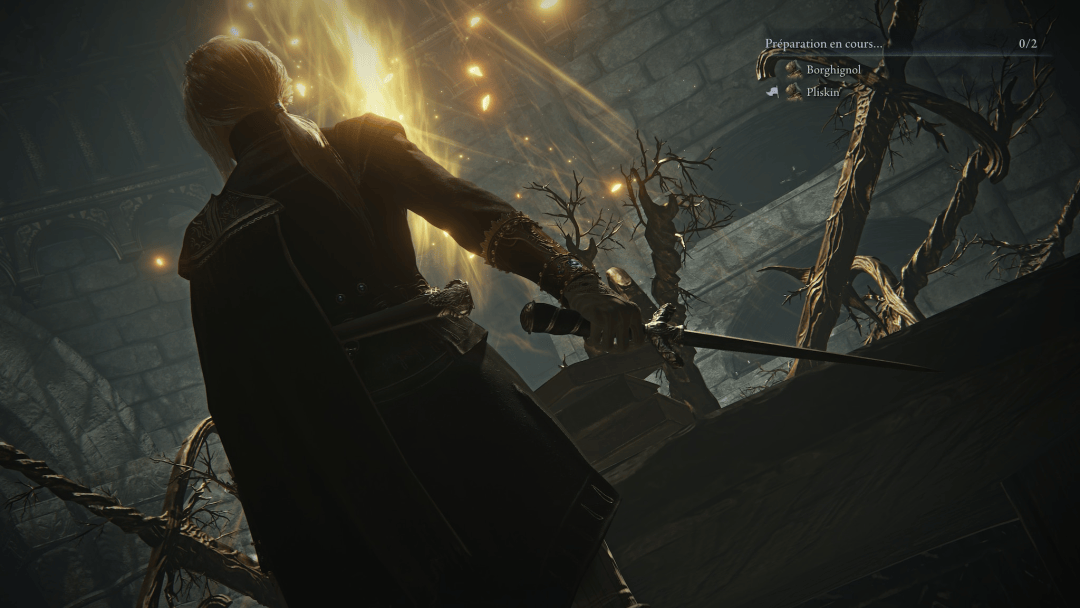1080x608 pixels.
Task: Select player Borghignol in the party list
Action: tap(833, 70)
